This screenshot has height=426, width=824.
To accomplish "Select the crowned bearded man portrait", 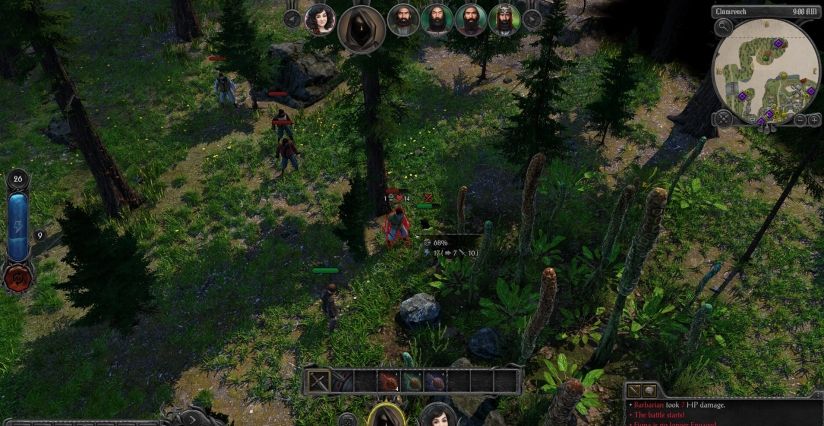I will 503,19.
